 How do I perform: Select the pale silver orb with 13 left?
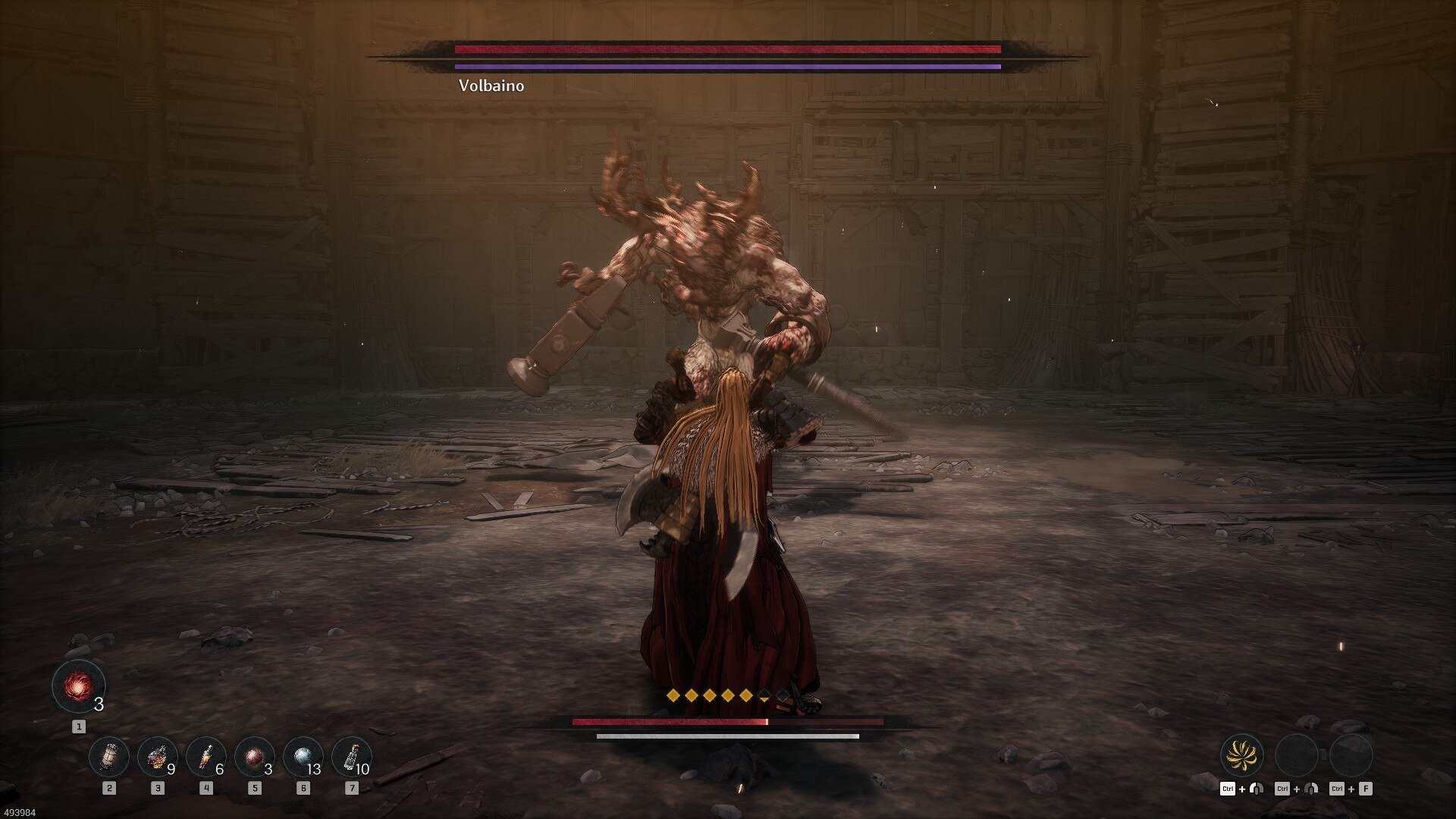tap(303, 757)
